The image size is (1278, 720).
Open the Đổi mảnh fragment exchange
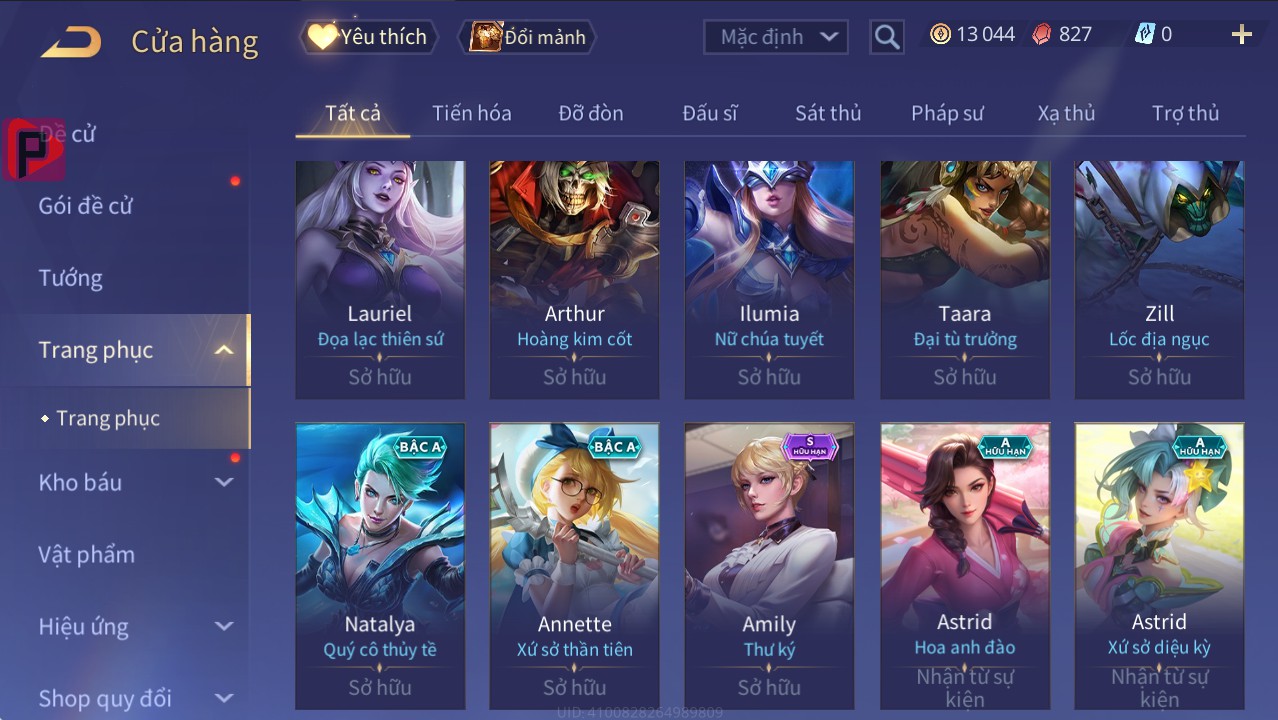point(528,38)
